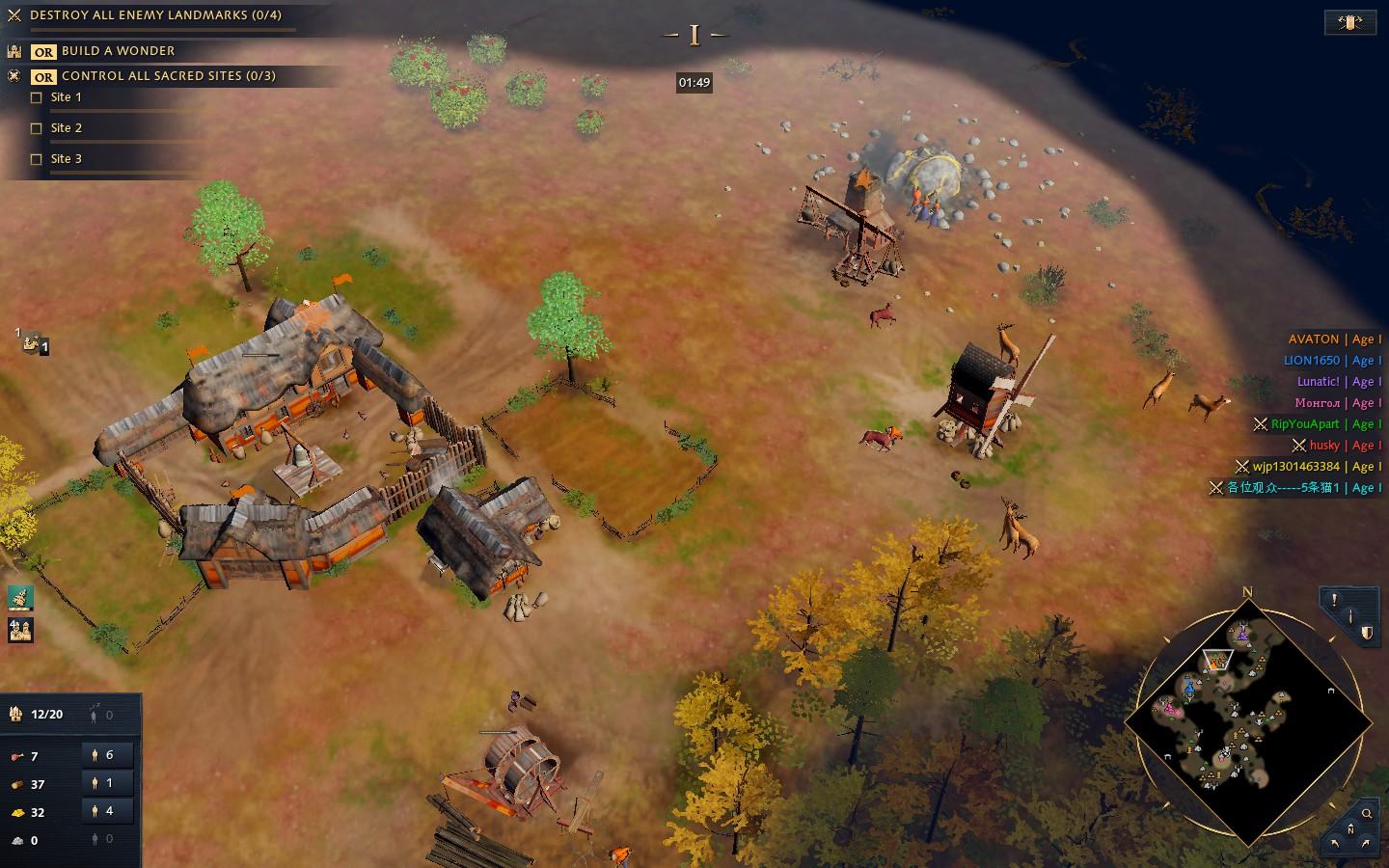Click Site 3 sacred site objective
This screenshot has height=868, width=1389.
66,159
